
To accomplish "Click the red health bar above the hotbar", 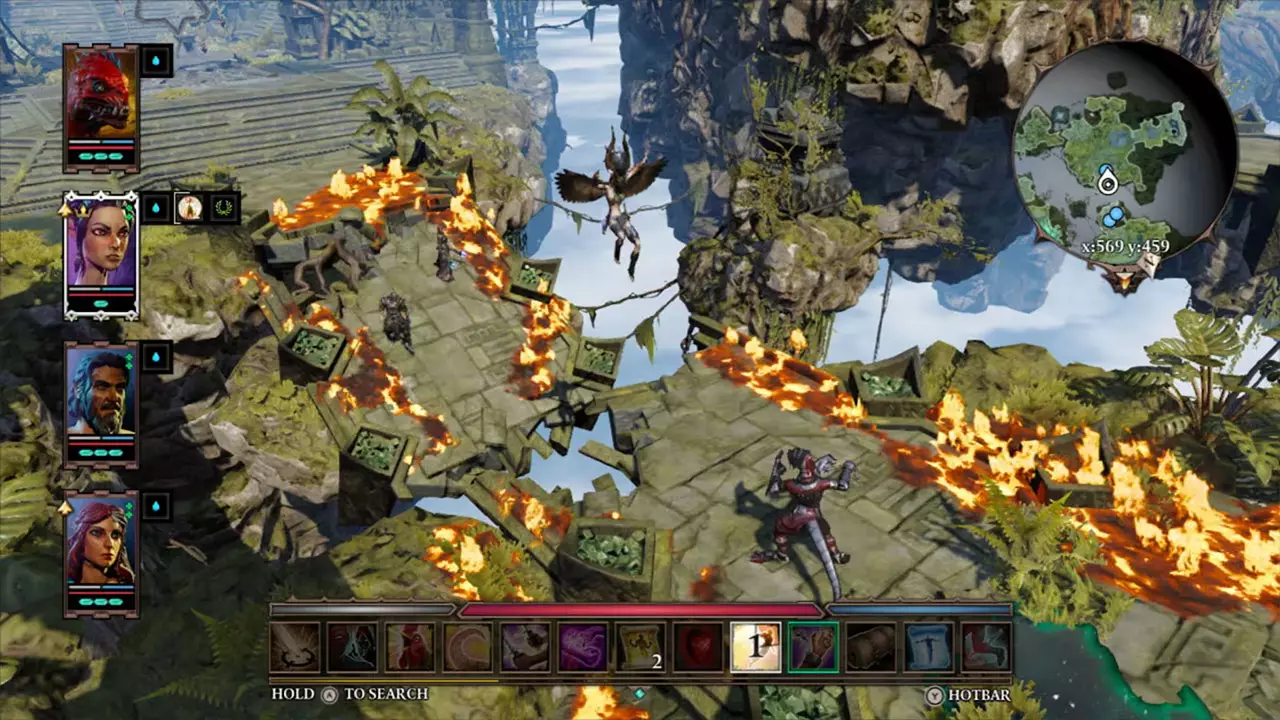I will click(x=640, y=608).
